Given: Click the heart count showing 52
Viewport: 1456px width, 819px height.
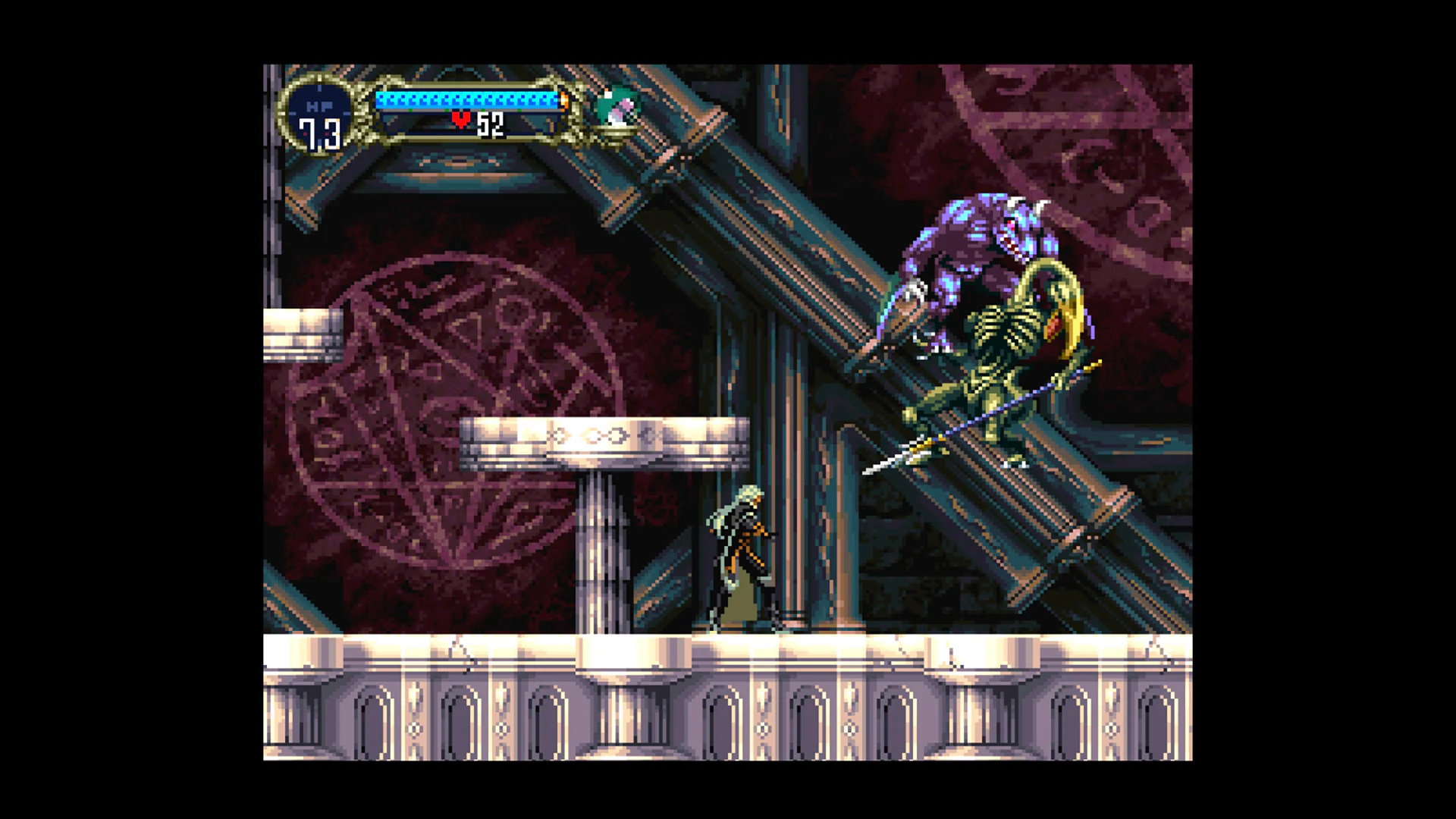Looking at the screenshot, I should pos(490,123).
